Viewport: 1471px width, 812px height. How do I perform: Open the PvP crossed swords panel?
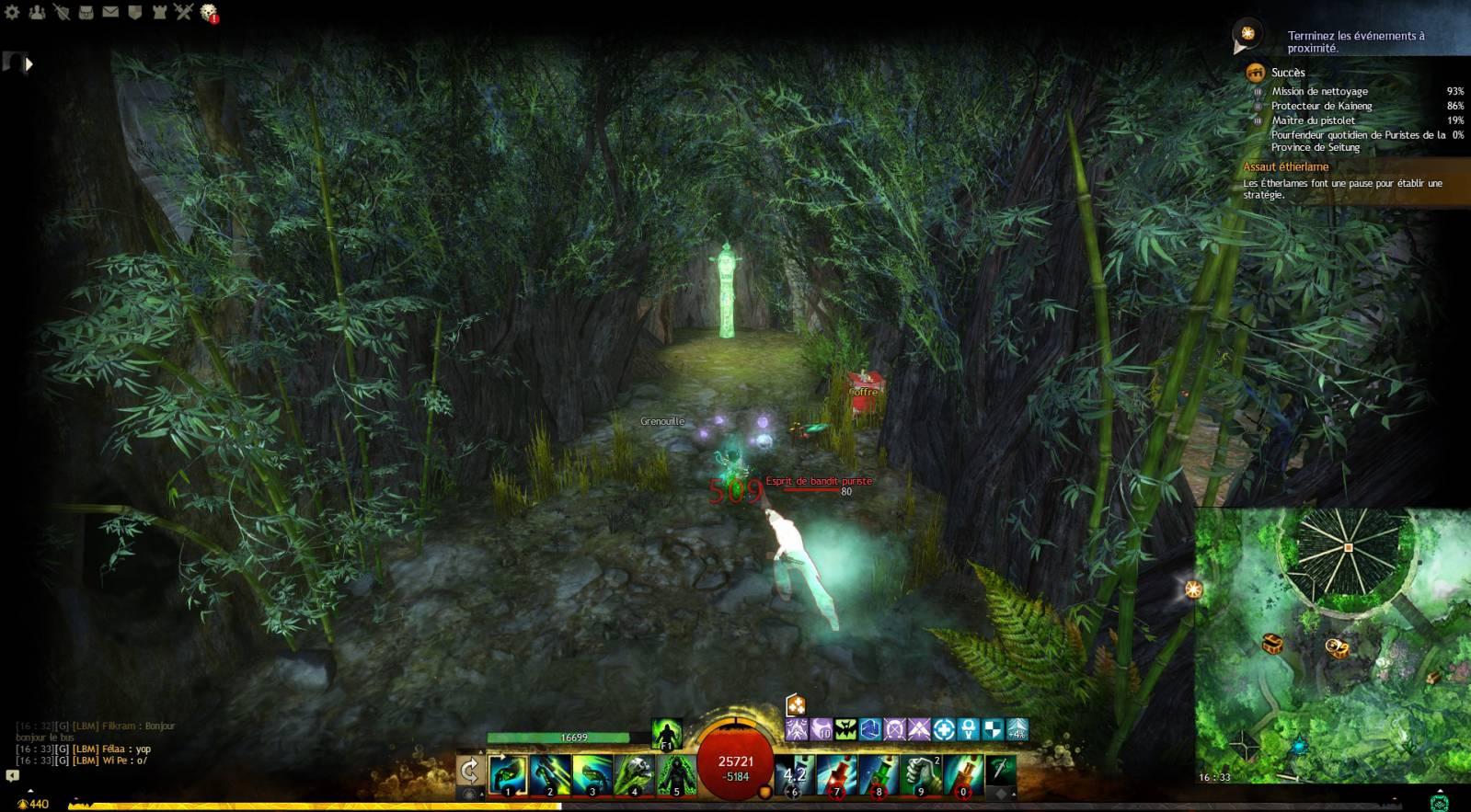coord(183,13)
